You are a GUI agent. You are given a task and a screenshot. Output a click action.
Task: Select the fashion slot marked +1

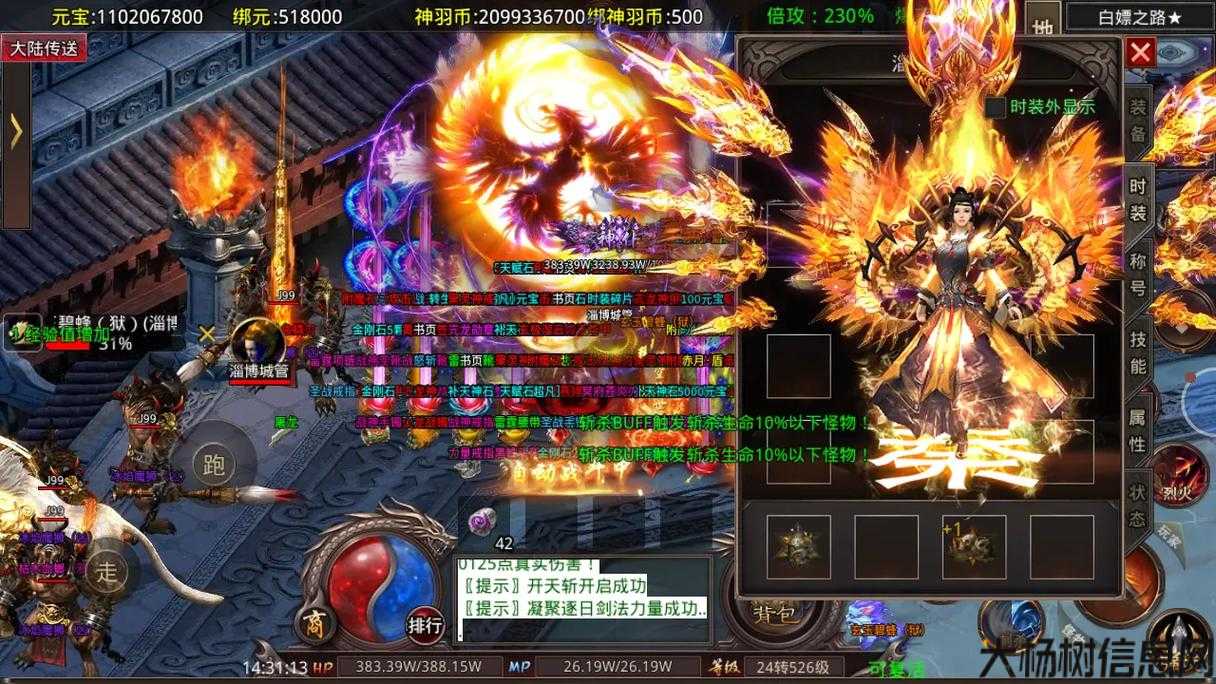(974, 547)
